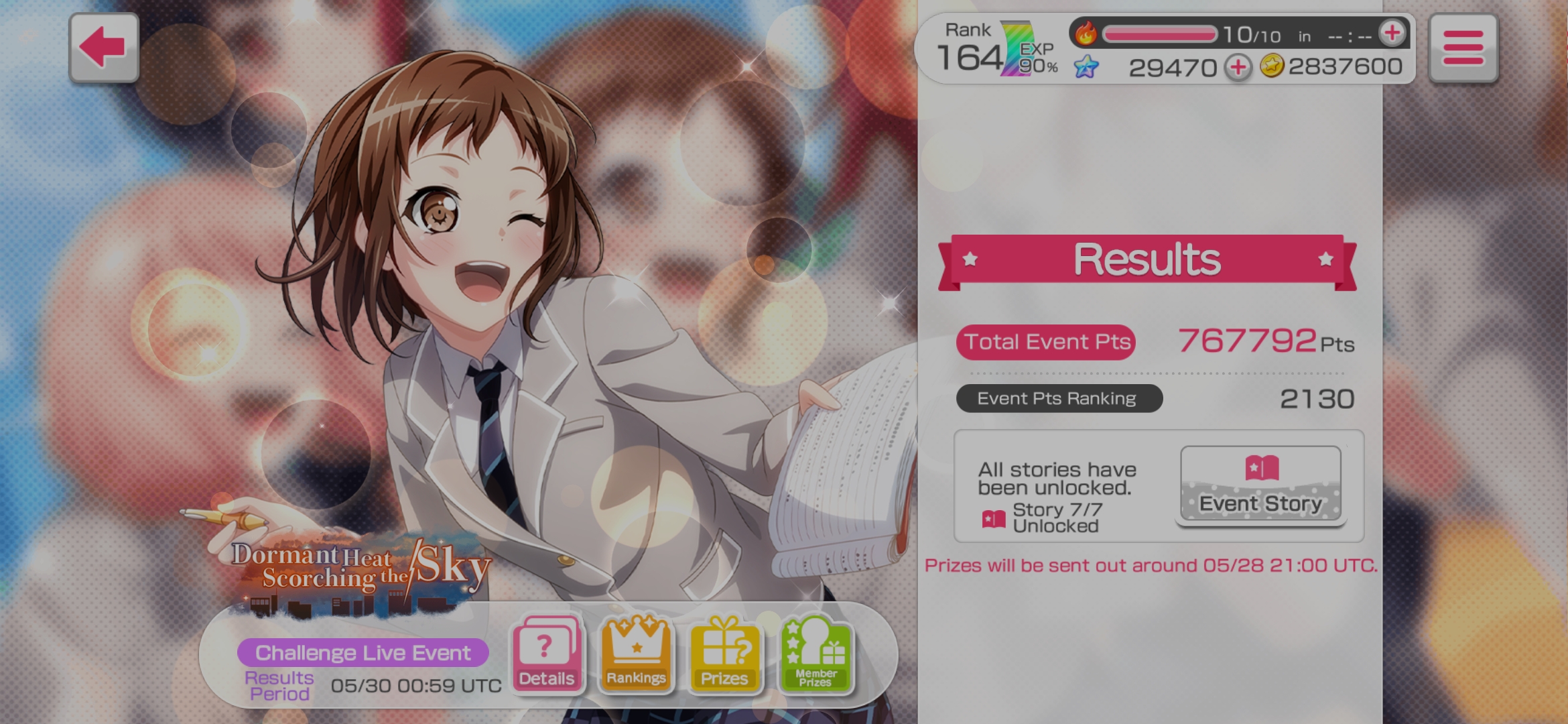The height and width of the screenshot is (724, 1568).
Task: Open the event Prizes list
Action: pyautogui.click(x=724, y=655)
